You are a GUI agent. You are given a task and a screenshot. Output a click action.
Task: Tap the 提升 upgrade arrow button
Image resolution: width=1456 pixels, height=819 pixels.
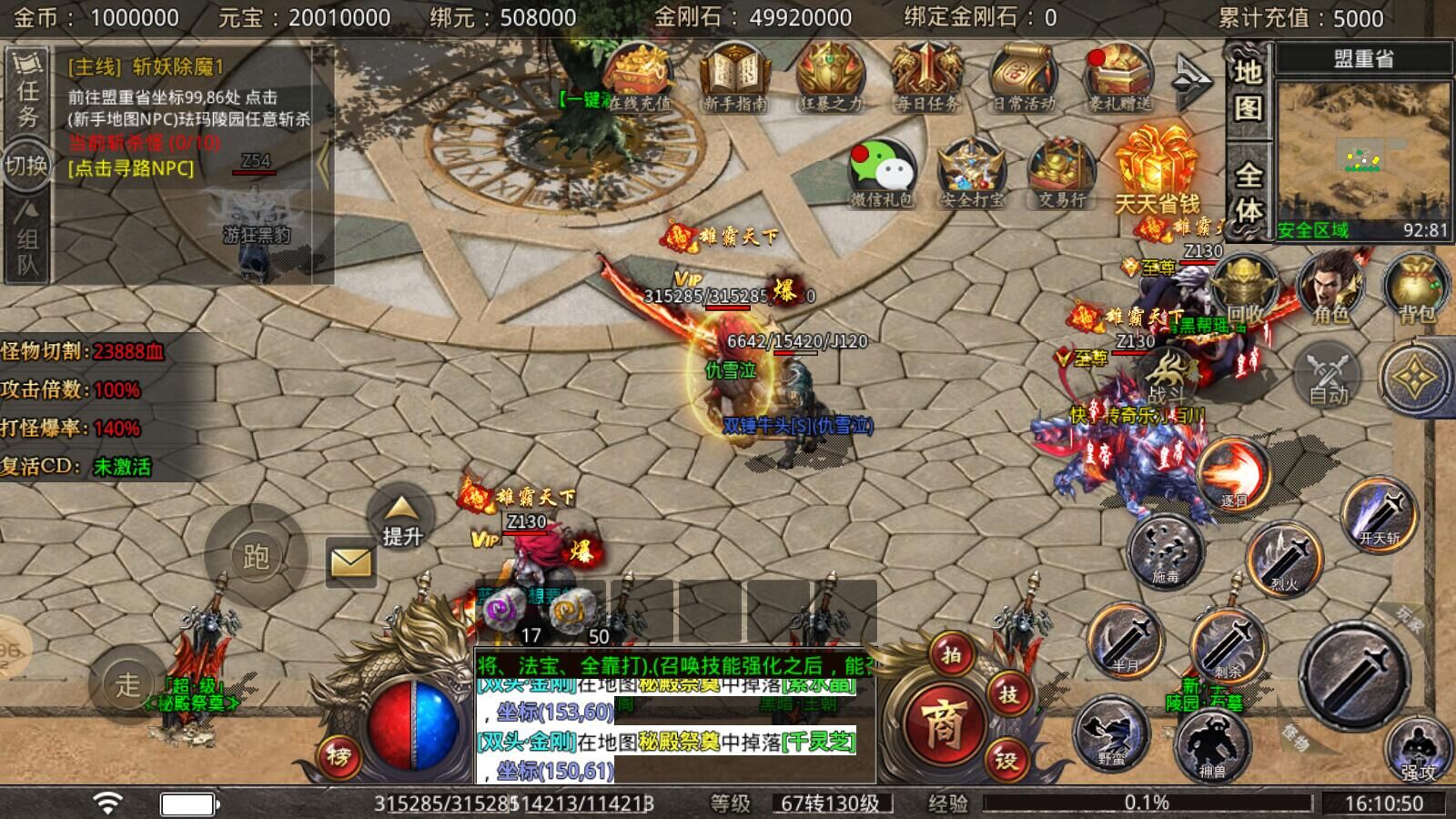[401, 521]
